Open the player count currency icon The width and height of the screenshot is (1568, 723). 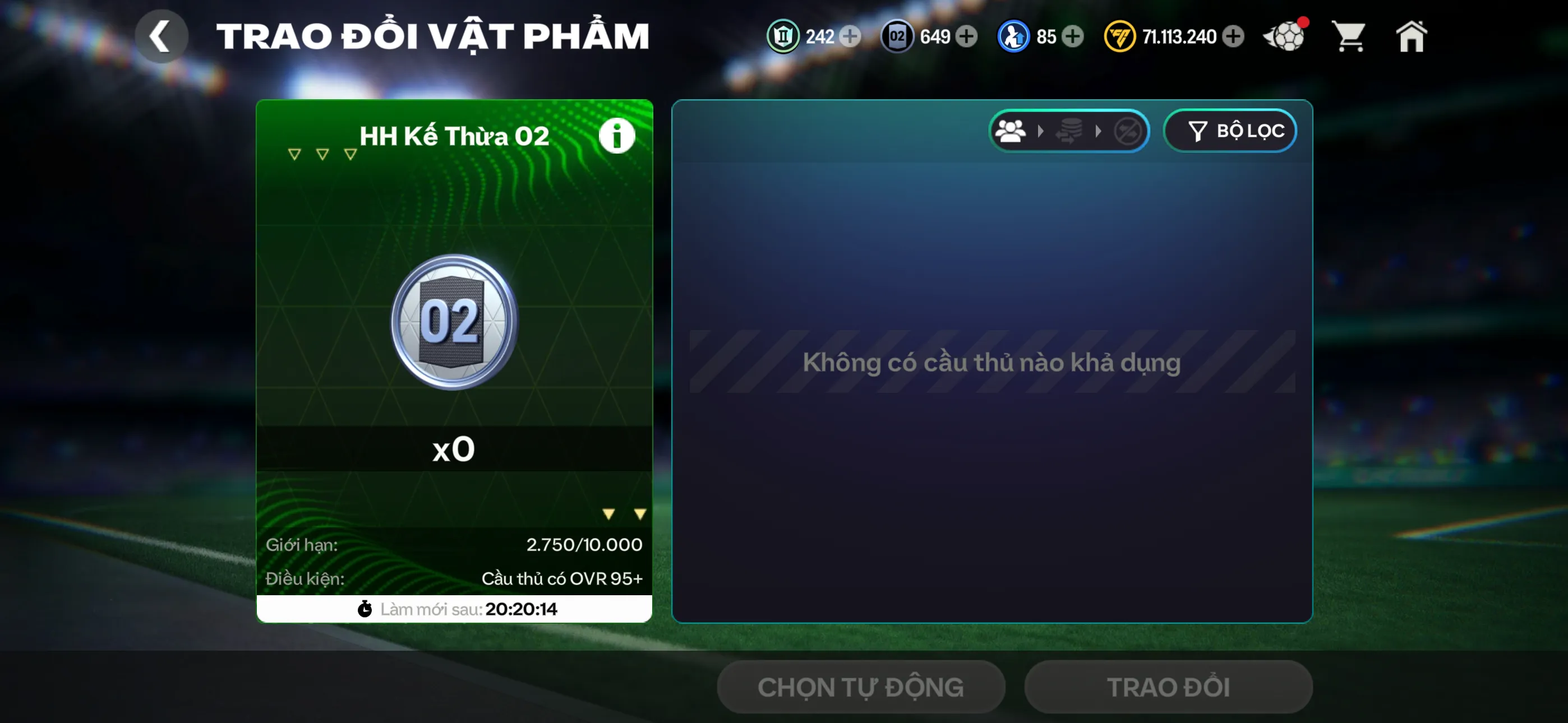(1013, 36)
